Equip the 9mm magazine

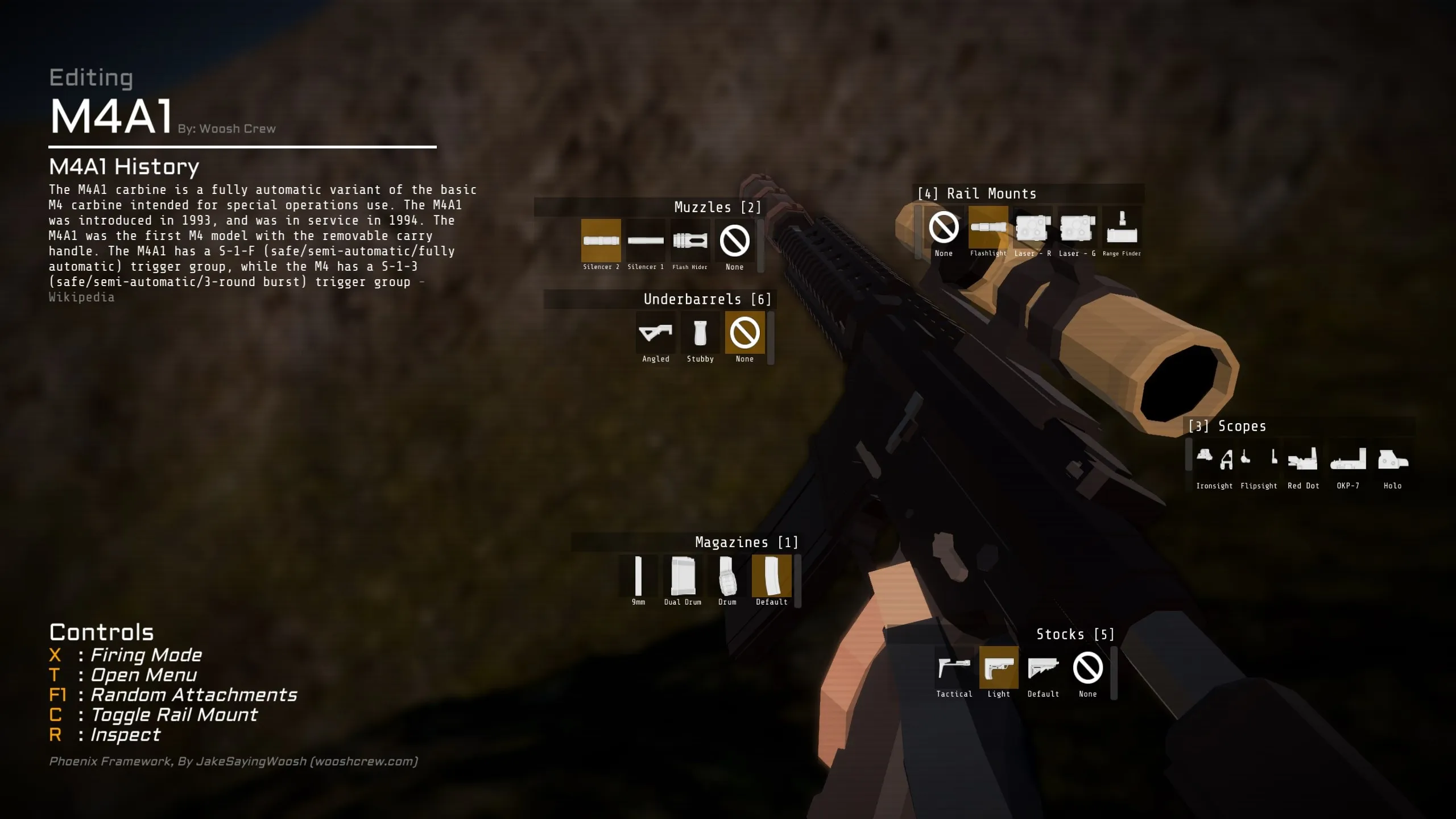point(638,576)
